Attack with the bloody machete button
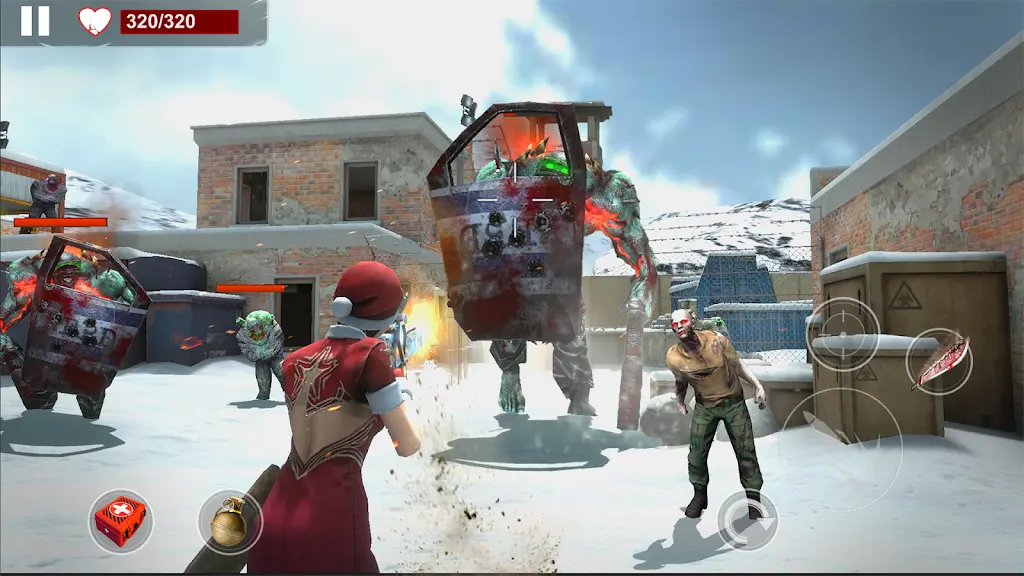The height and width of the screenshot is (576, 1024). (x=939, y=360)
